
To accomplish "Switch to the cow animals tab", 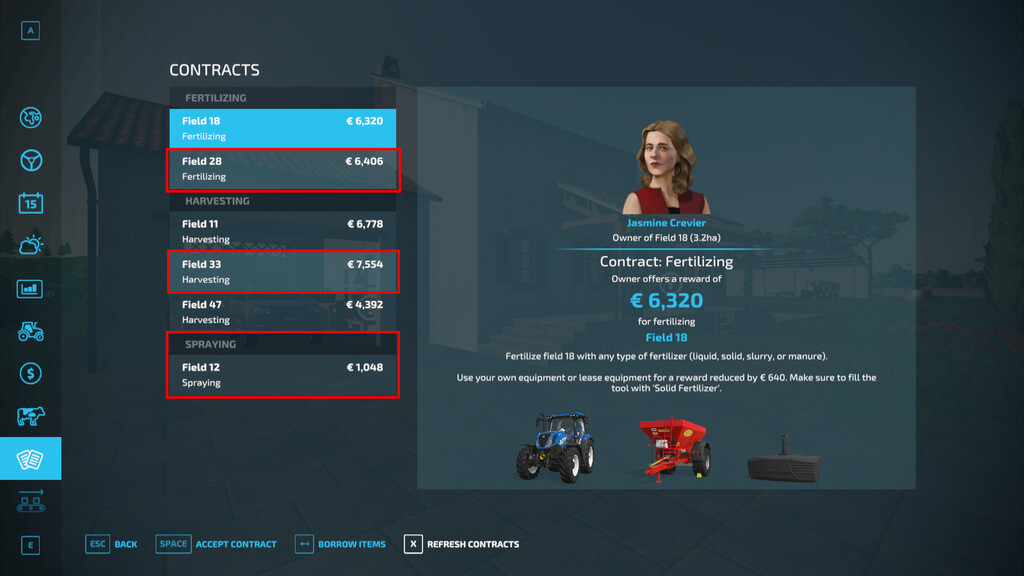I will (x=31, y=416).
